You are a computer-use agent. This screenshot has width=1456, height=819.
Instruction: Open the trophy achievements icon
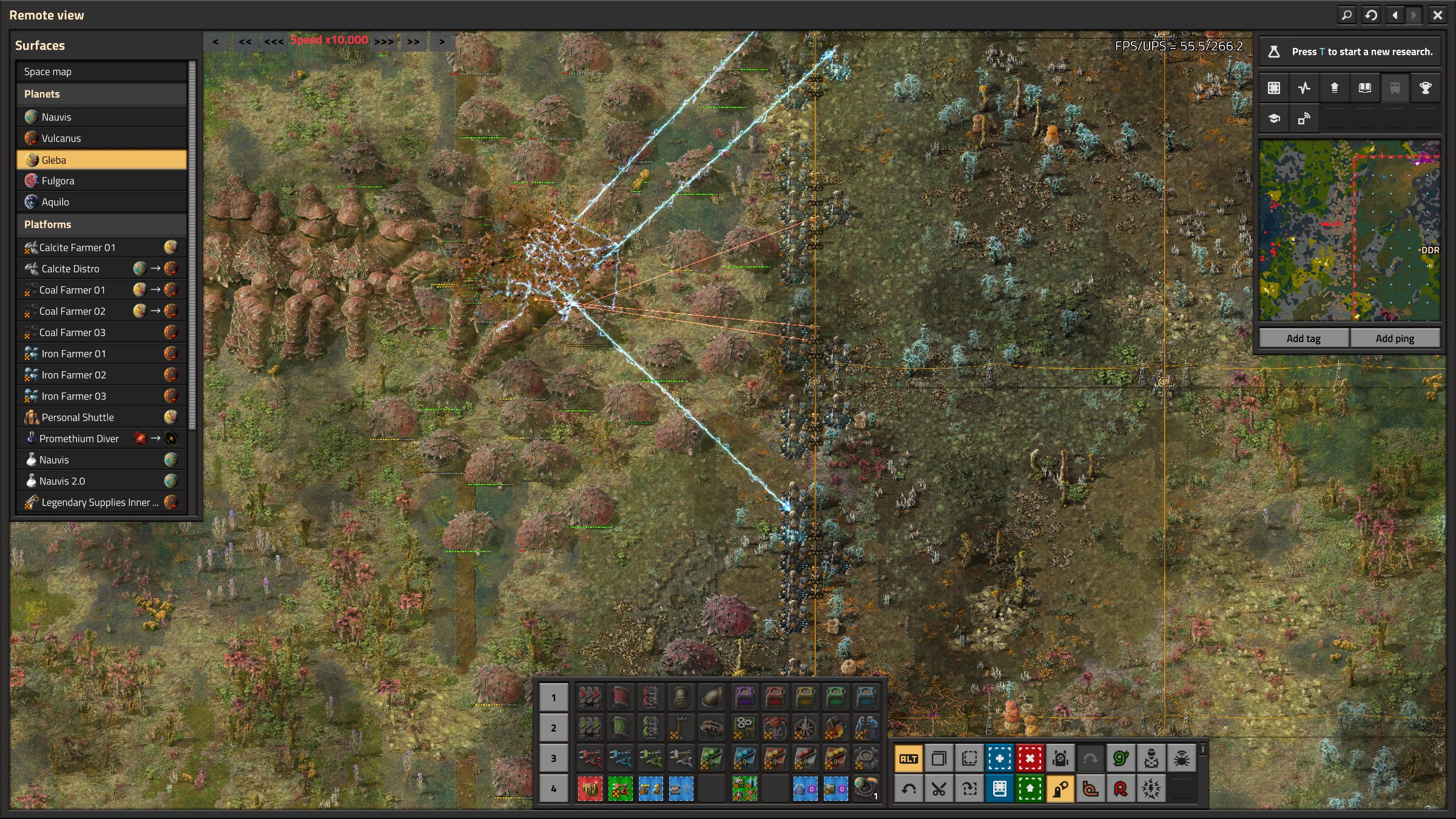(1425, 88)
